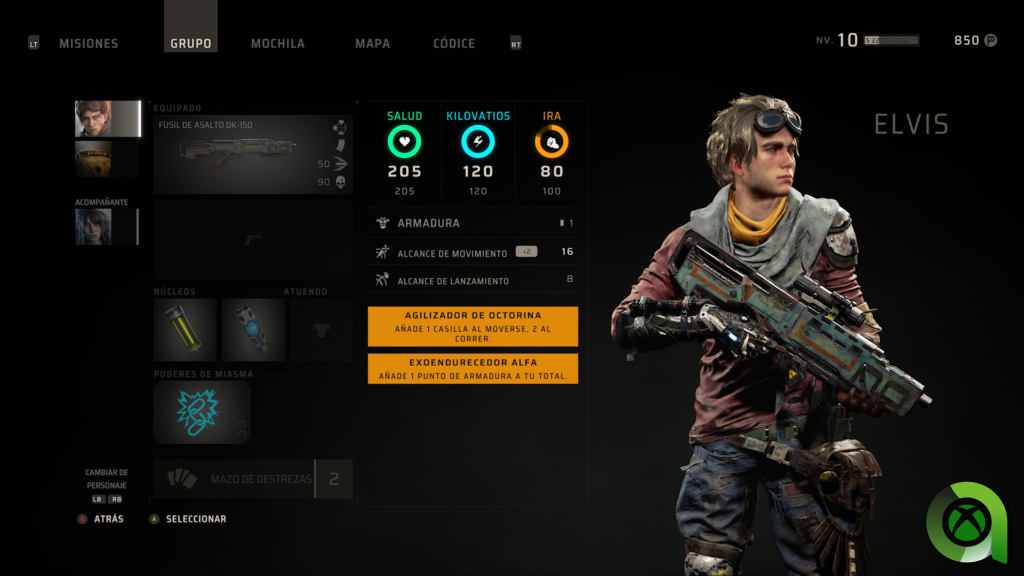This screenshot has height=576, width=1024.
Task: Select Elvis's character portrait
Action: [107, 119]
